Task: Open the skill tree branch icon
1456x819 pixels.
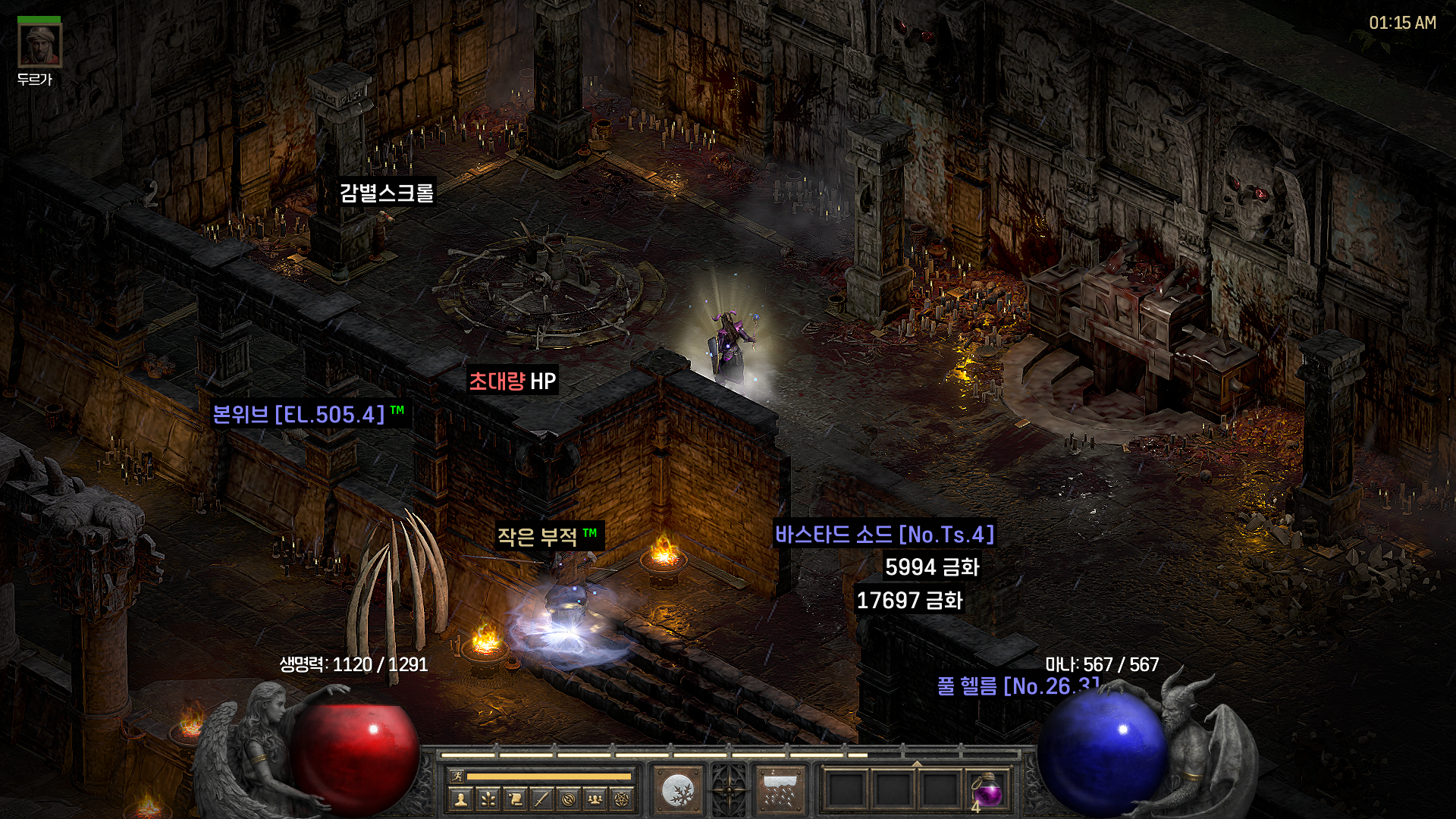Action: [488, 799]
